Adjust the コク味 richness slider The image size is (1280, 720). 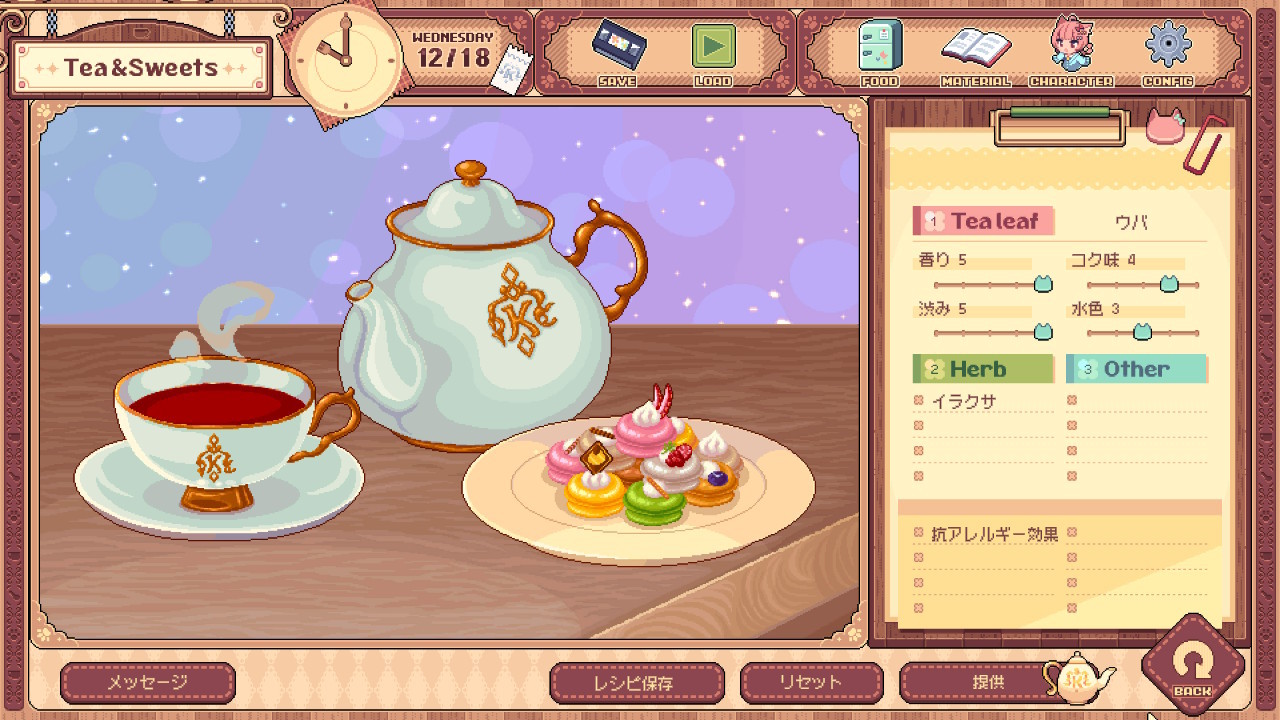click(1168, 285)
